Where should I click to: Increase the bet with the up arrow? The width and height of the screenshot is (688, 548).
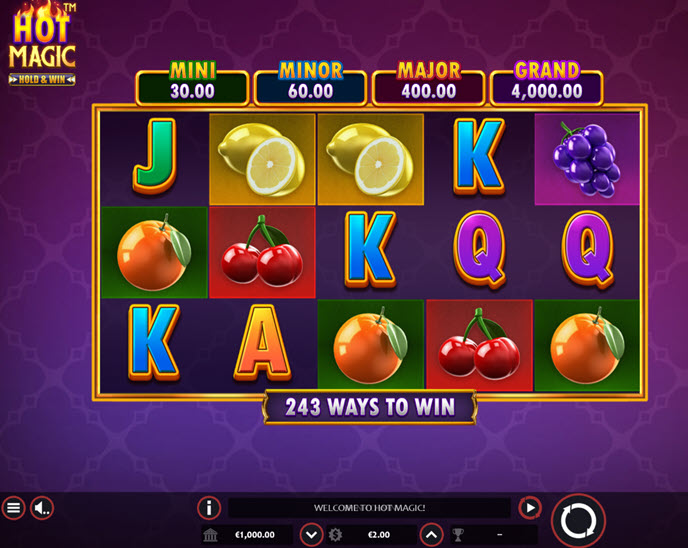(431, 535)
